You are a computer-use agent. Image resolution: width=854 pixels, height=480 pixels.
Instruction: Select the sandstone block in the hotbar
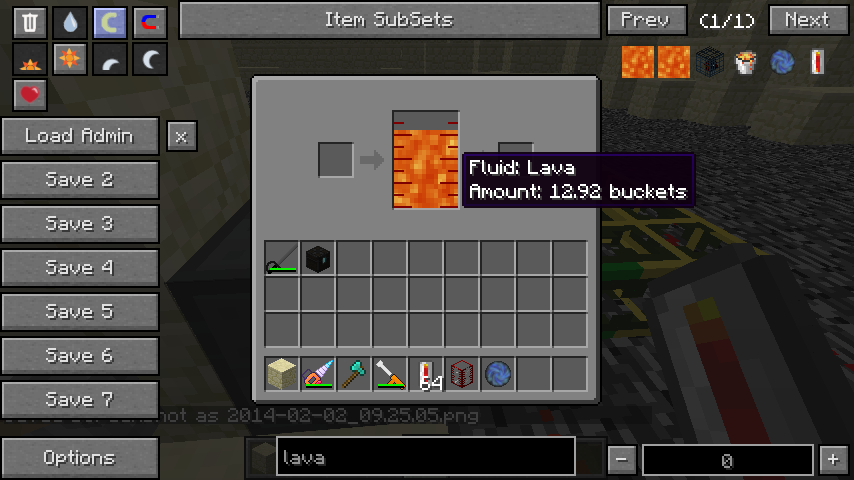click(282, 374)
